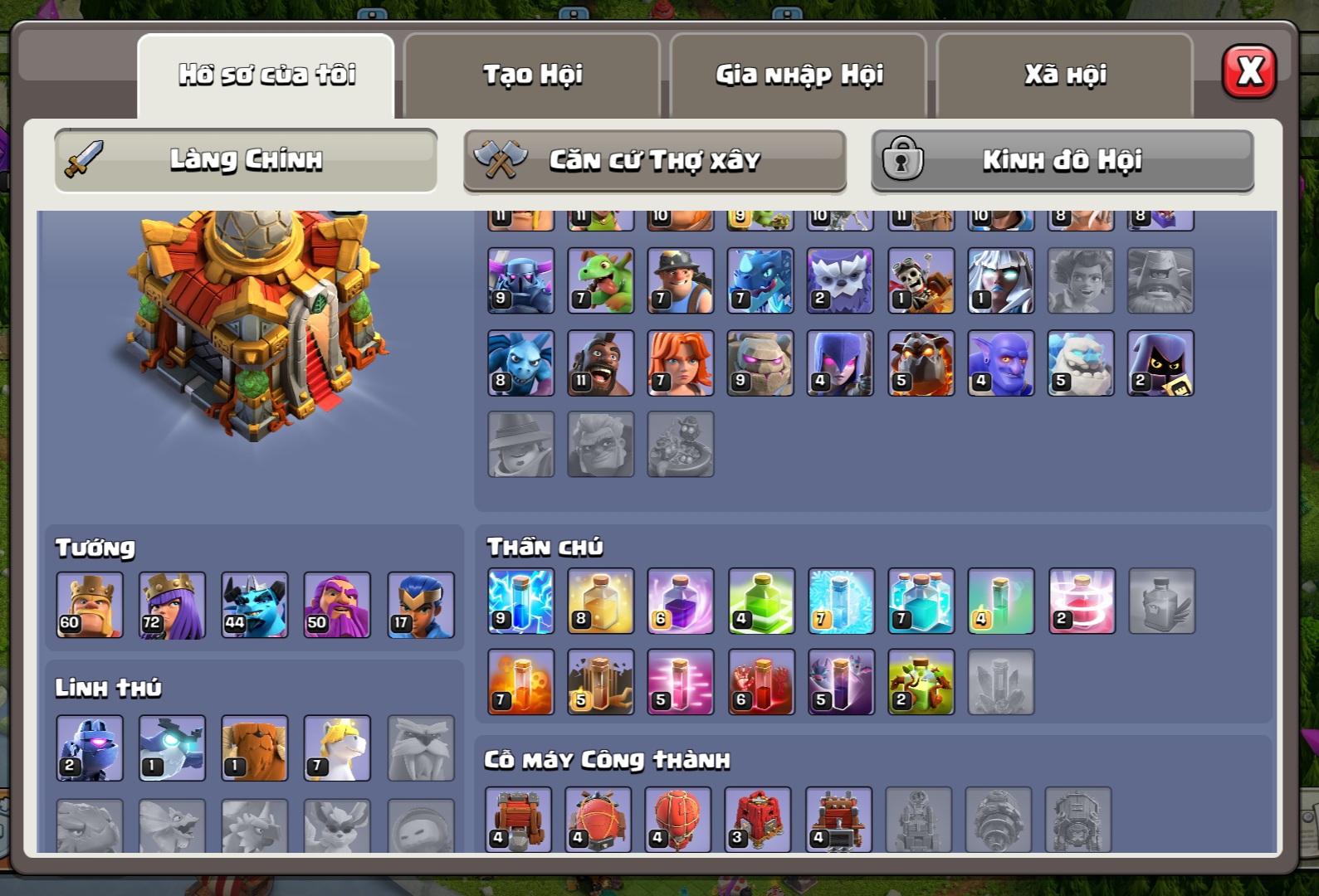This screenshot has width=1319, height=896.
Task: Switch to Căn cứ Thợ xây view
Action: [655, 160]
